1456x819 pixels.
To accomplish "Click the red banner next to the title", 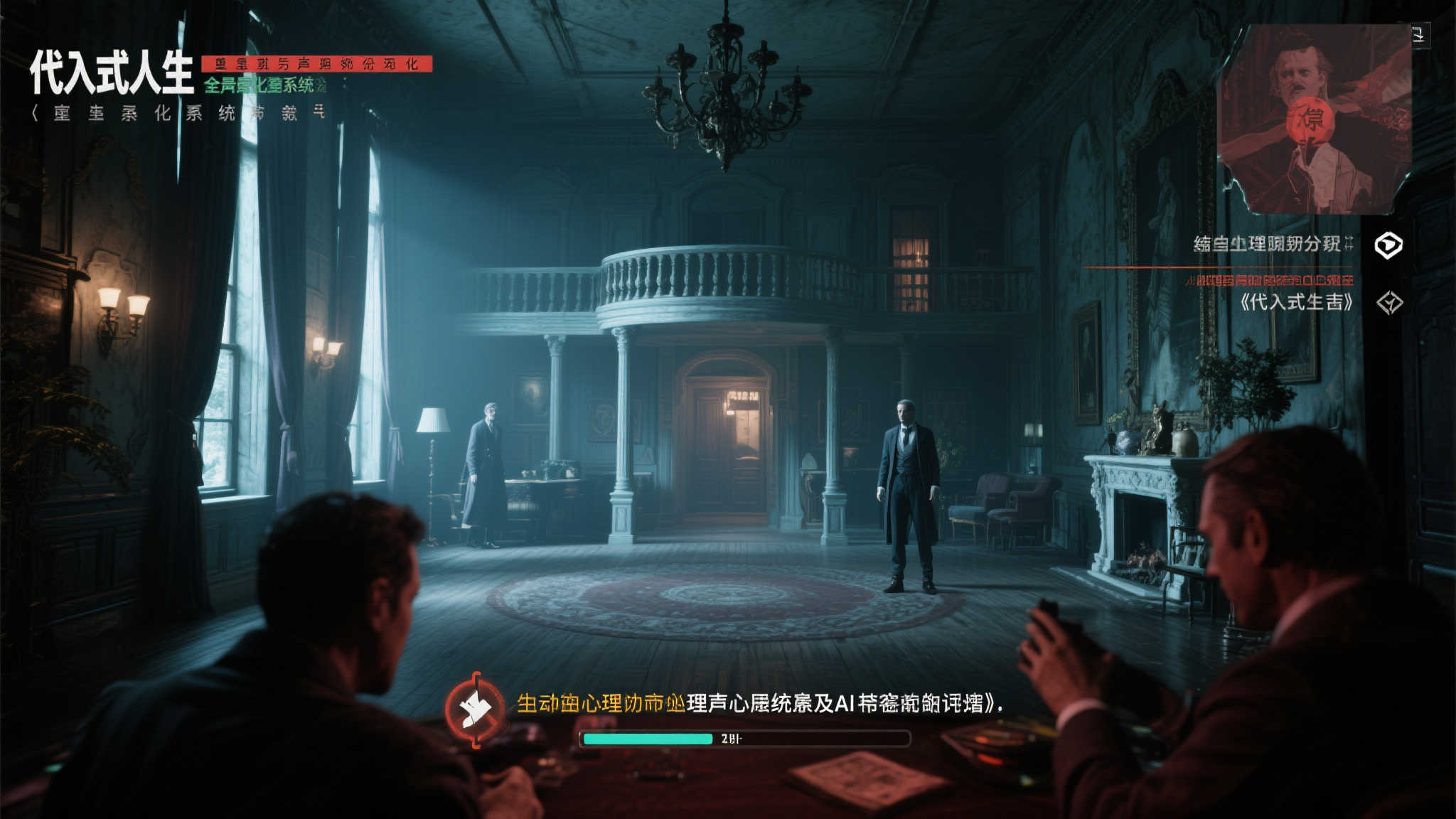I will coord(317,64).
